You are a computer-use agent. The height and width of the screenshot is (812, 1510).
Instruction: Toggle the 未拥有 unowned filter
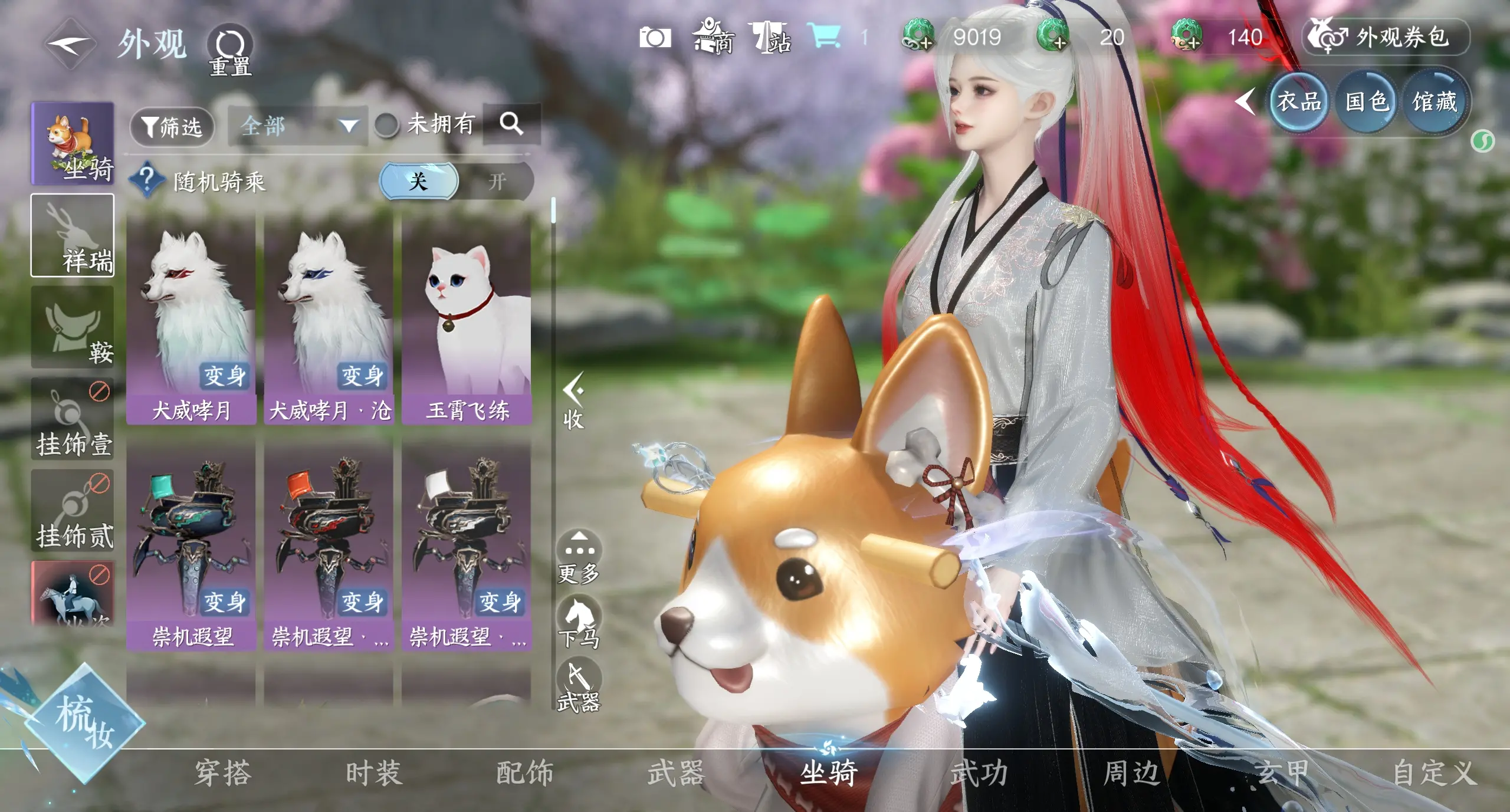click(x=387, y=125)
